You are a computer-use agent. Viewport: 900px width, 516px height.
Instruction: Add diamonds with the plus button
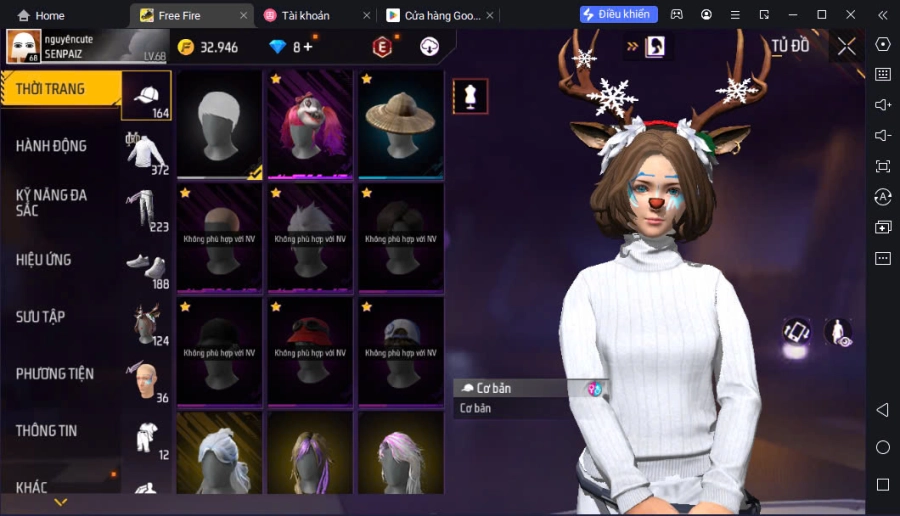308,47
